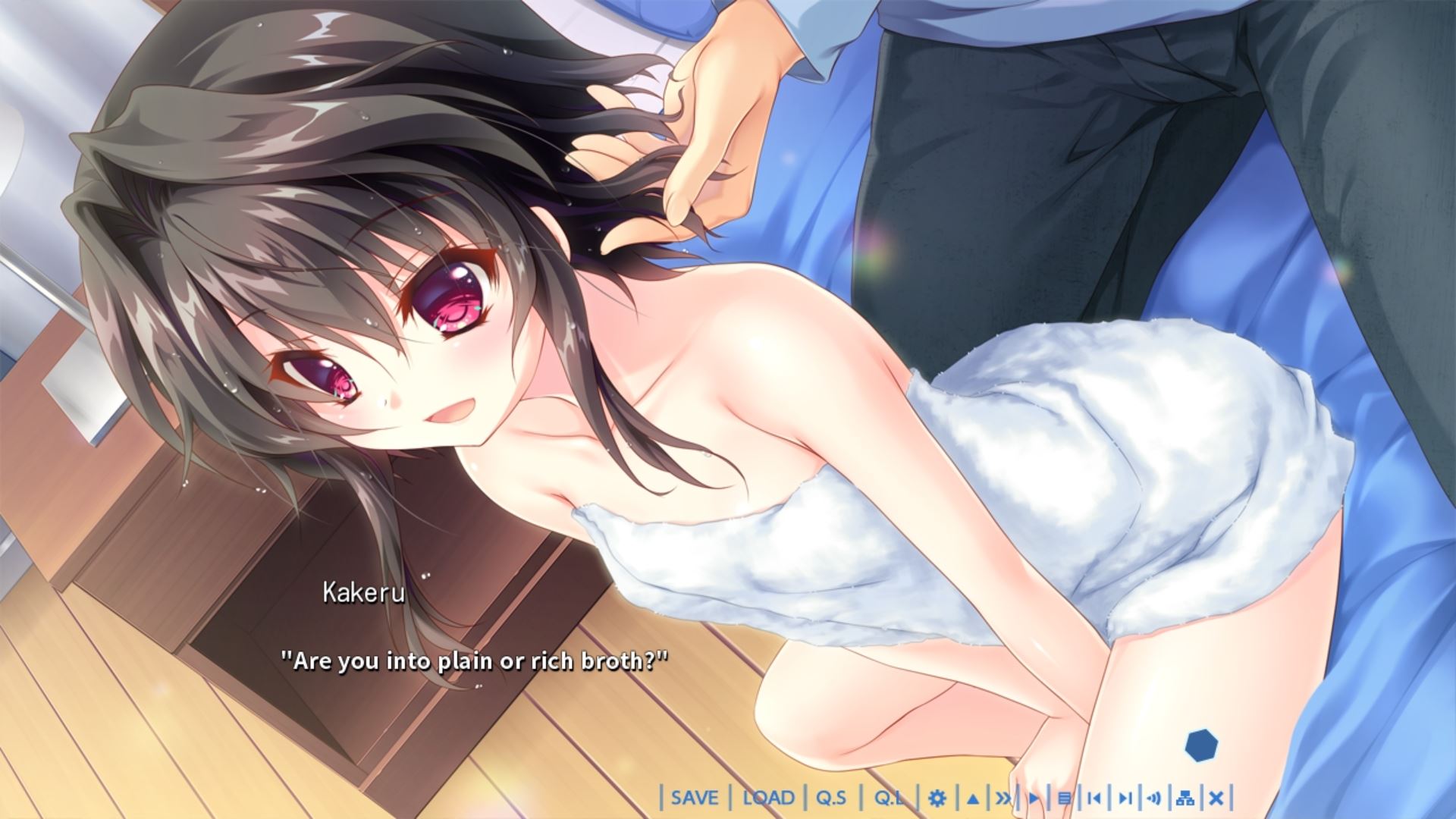The height and width of the screenshot is (819, 1456).
Task: Click the Q.S quick save button
Action: click(831, 798)
